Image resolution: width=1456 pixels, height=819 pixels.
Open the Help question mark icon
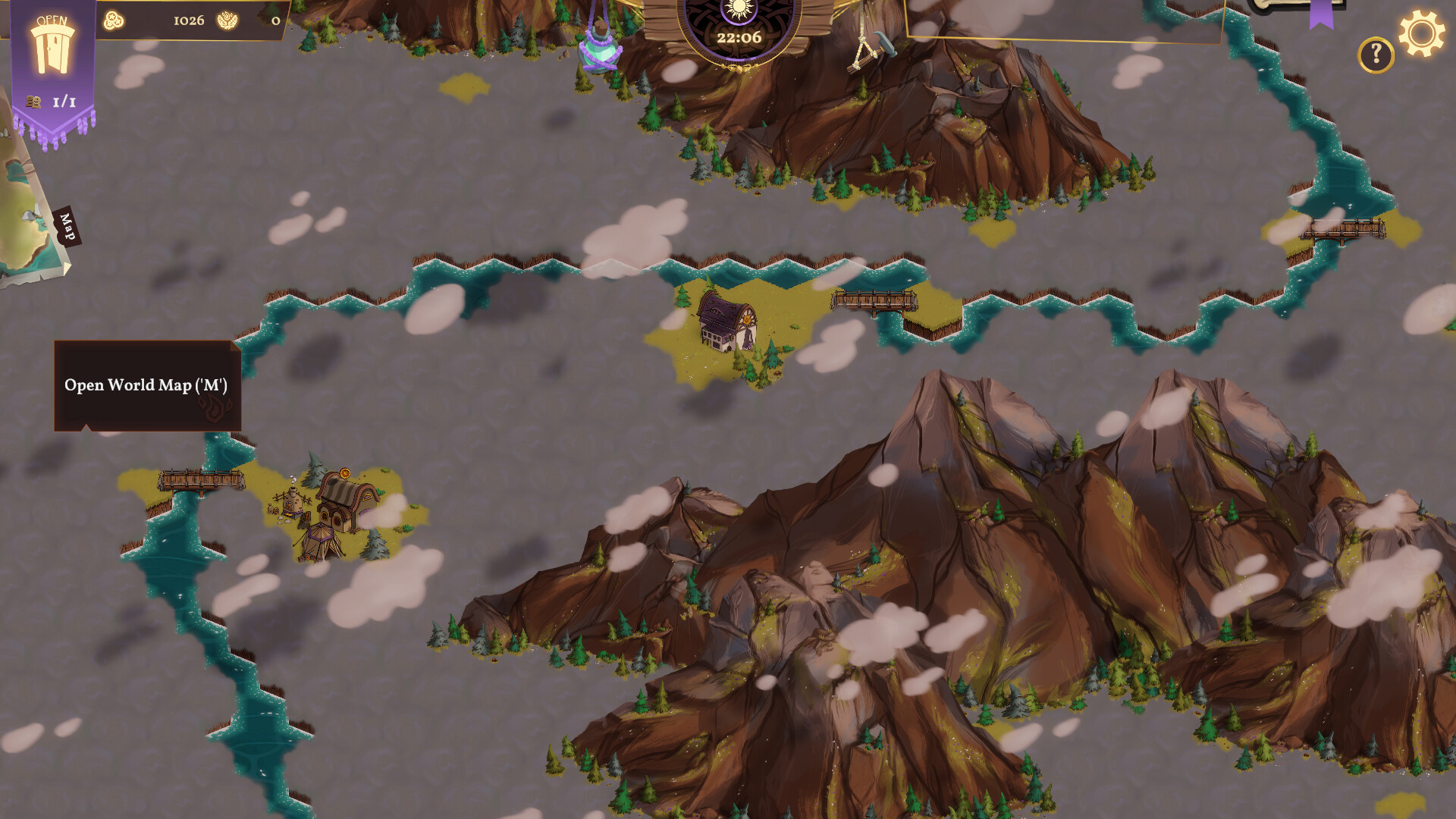tap(1375, 53)
